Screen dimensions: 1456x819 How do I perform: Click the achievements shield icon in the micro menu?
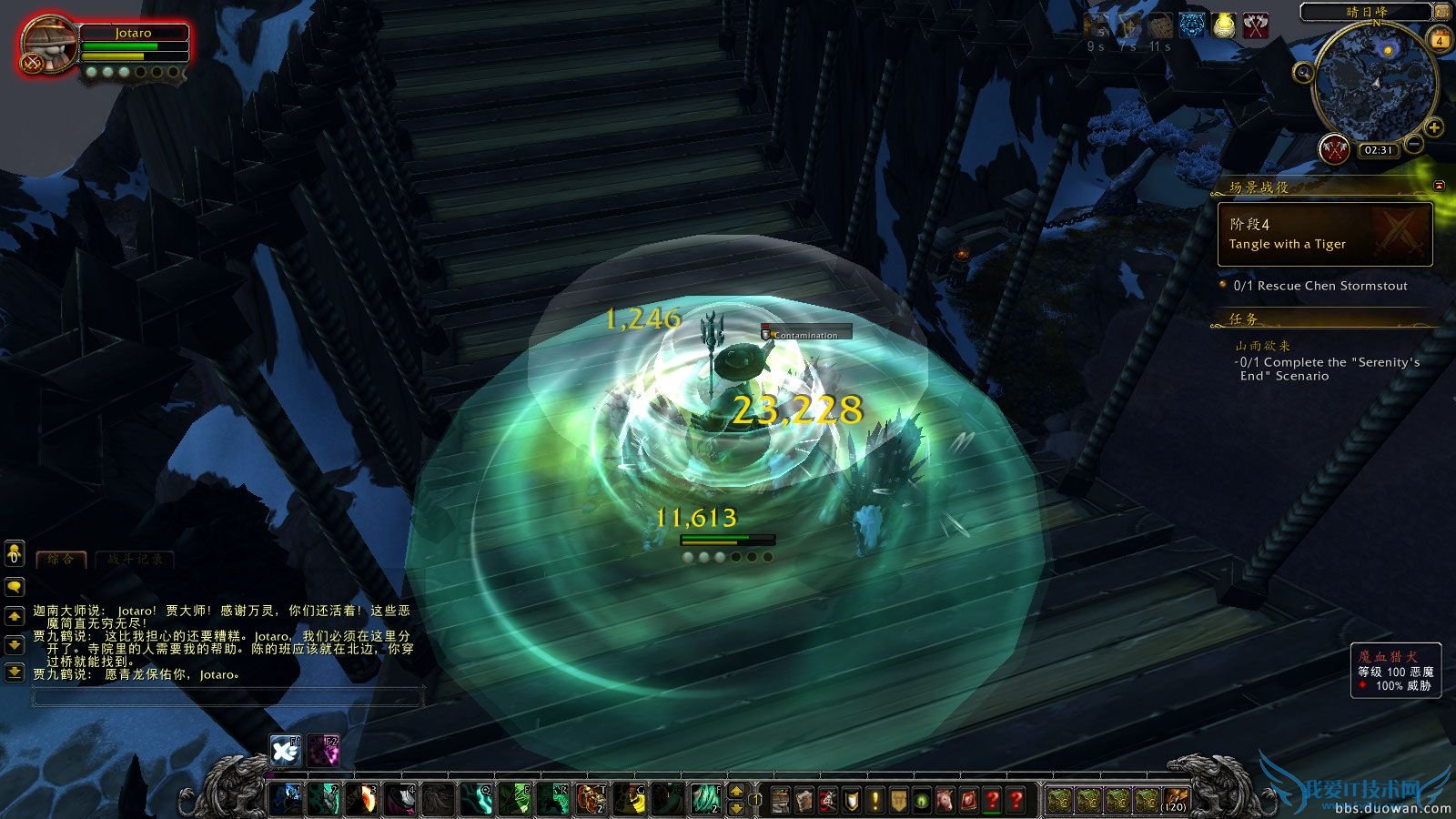(850, 799)
